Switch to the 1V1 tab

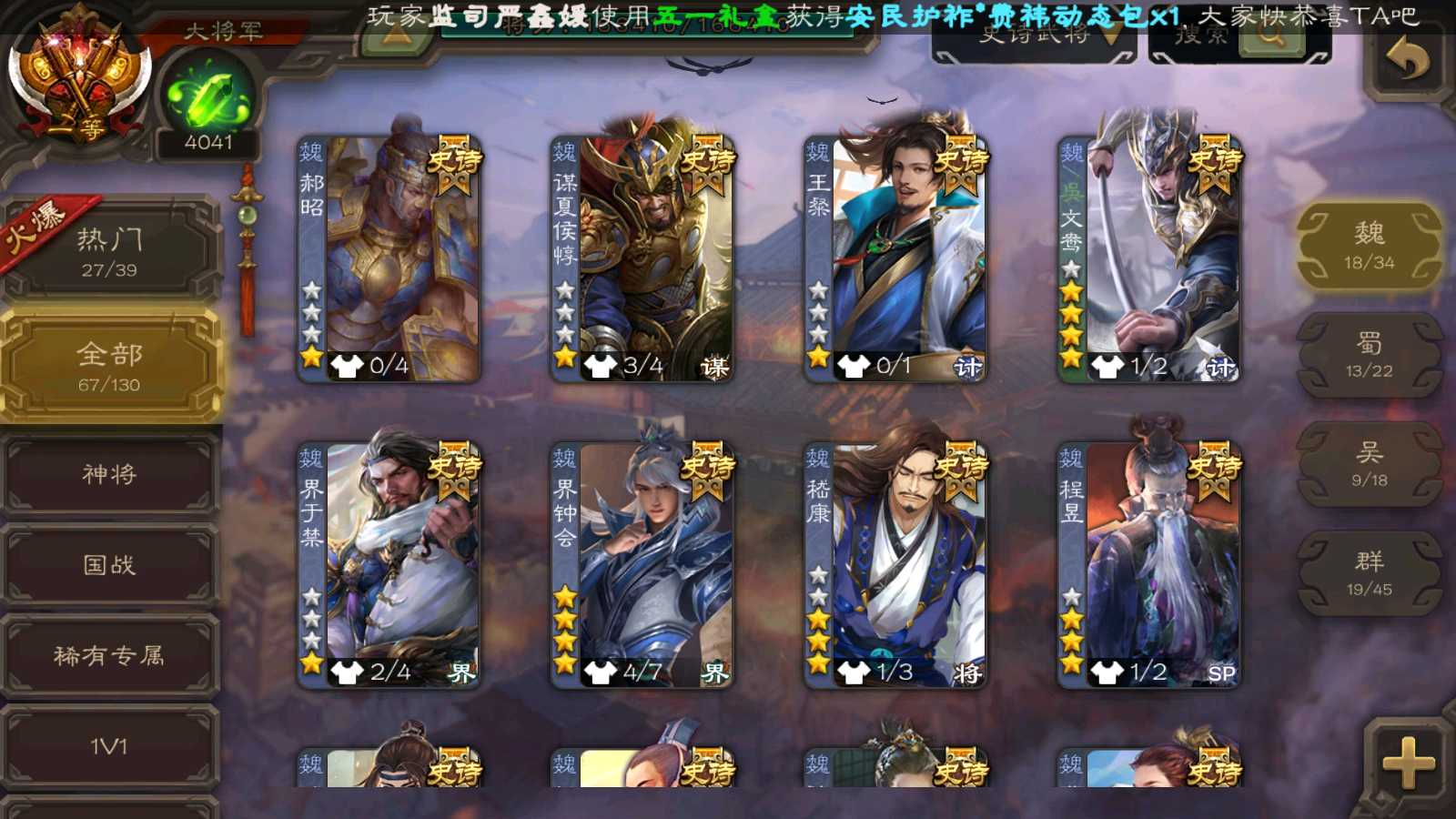coord(109,746)
